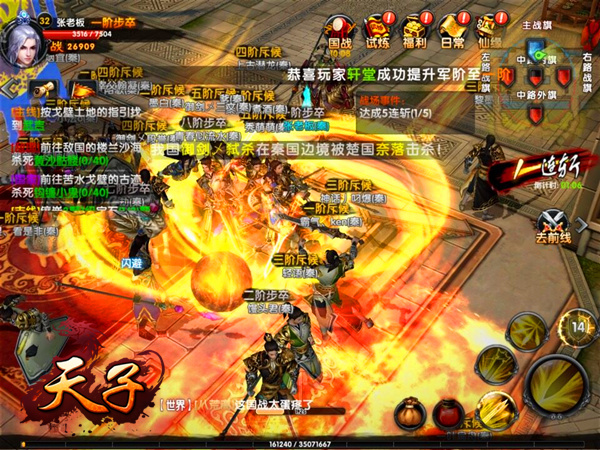This screenshot has height=450, width=600.
Task: Tap the 去前线 go-to-frontline button
Action: (x=553, y=228)
